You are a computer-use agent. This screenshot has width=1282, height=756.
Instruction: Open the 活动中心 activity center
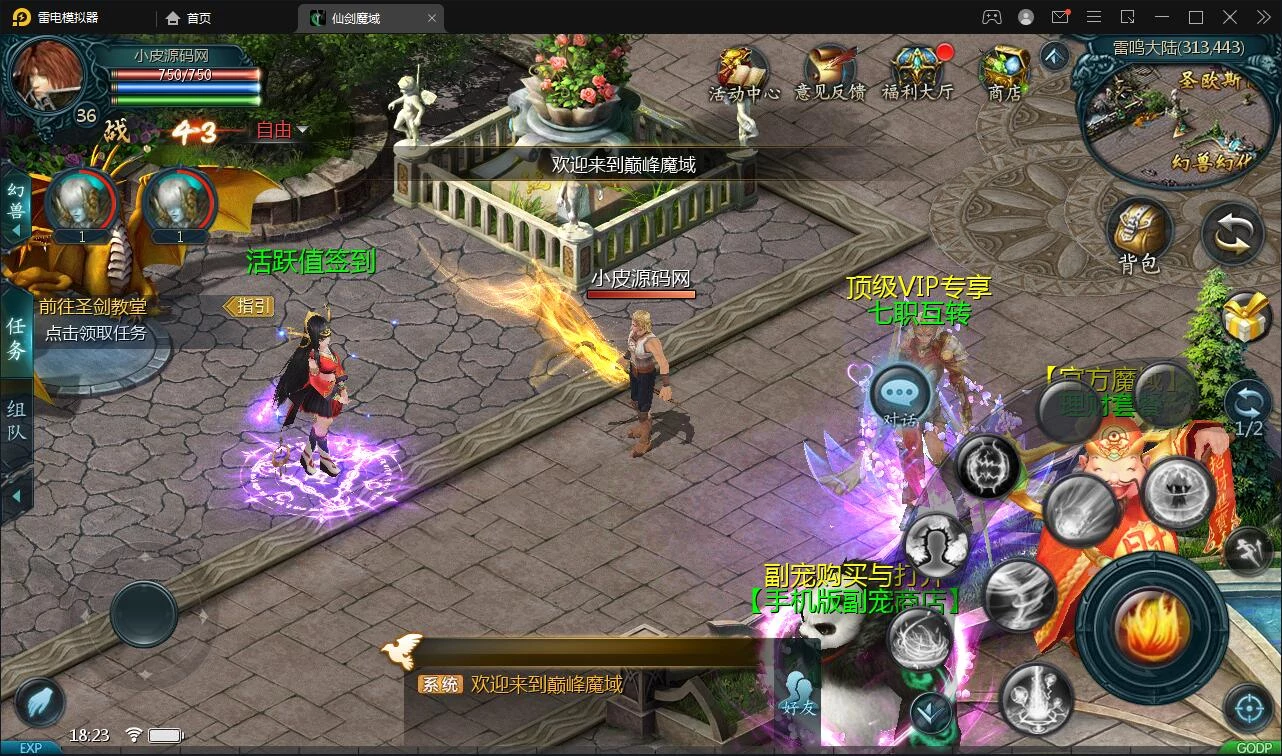pyautogui.click(x=744, y=72)
